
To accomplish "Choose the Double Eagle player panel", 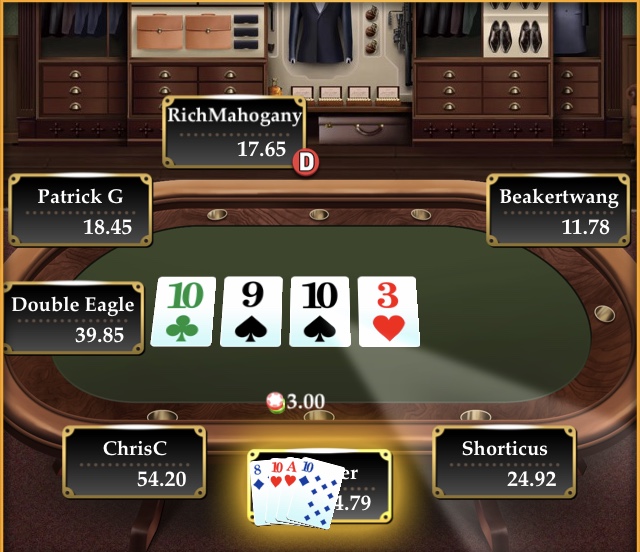I will (x=72, y=318).
